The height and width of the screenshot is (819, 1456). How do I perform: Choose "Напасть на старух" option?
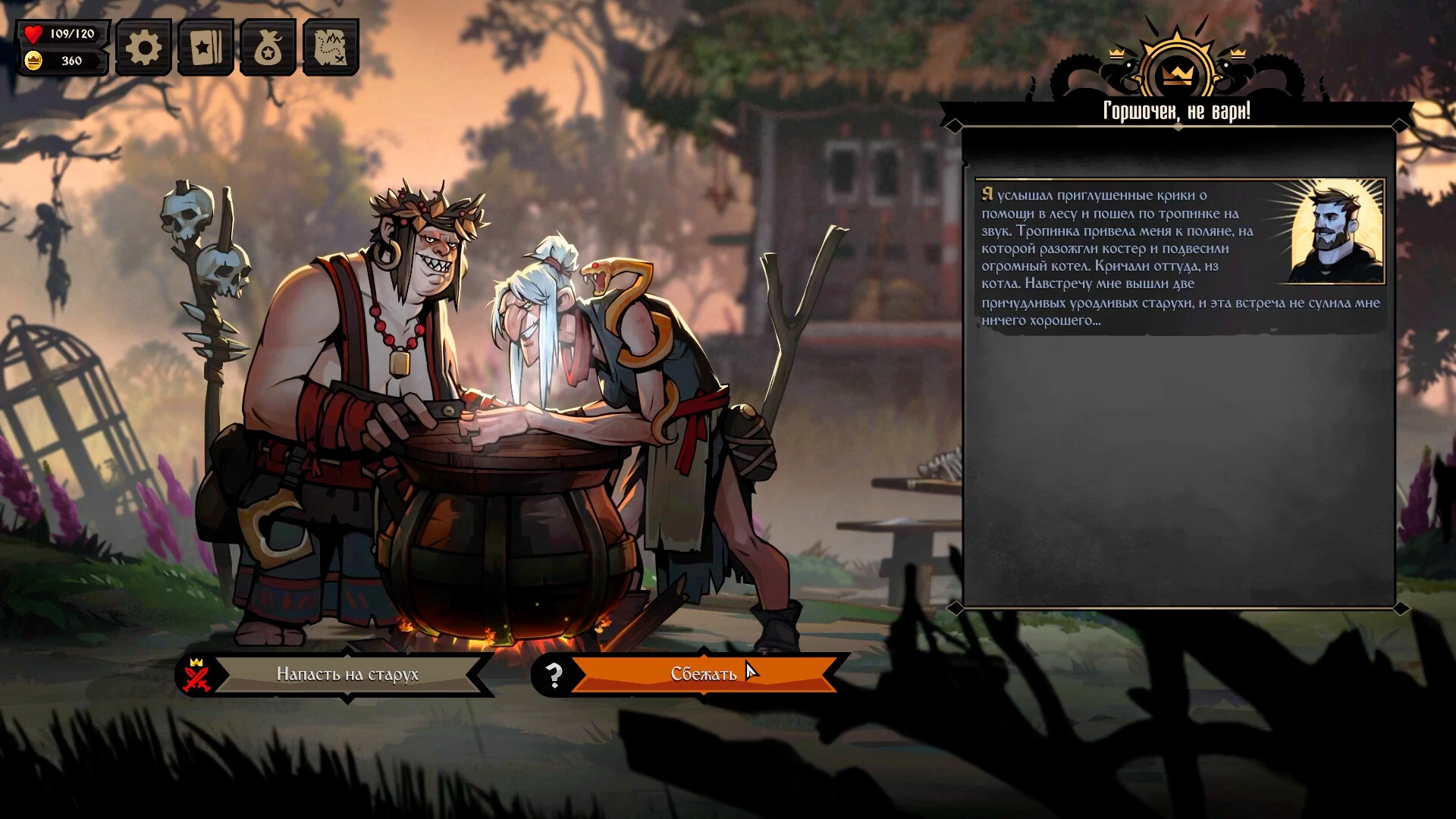click(x=347, y=674)
